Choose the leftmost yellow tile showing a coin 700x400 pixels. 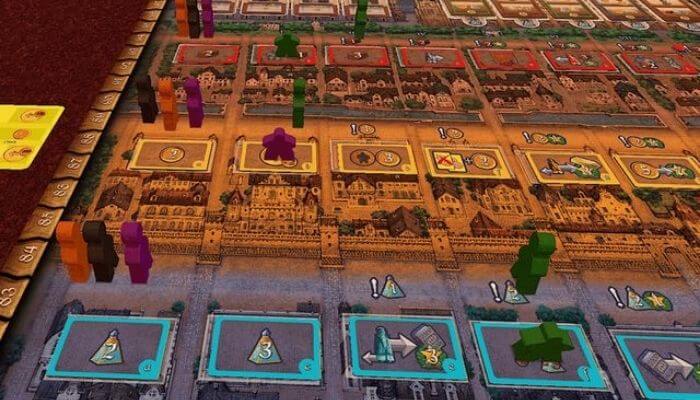tap(171, 155)
